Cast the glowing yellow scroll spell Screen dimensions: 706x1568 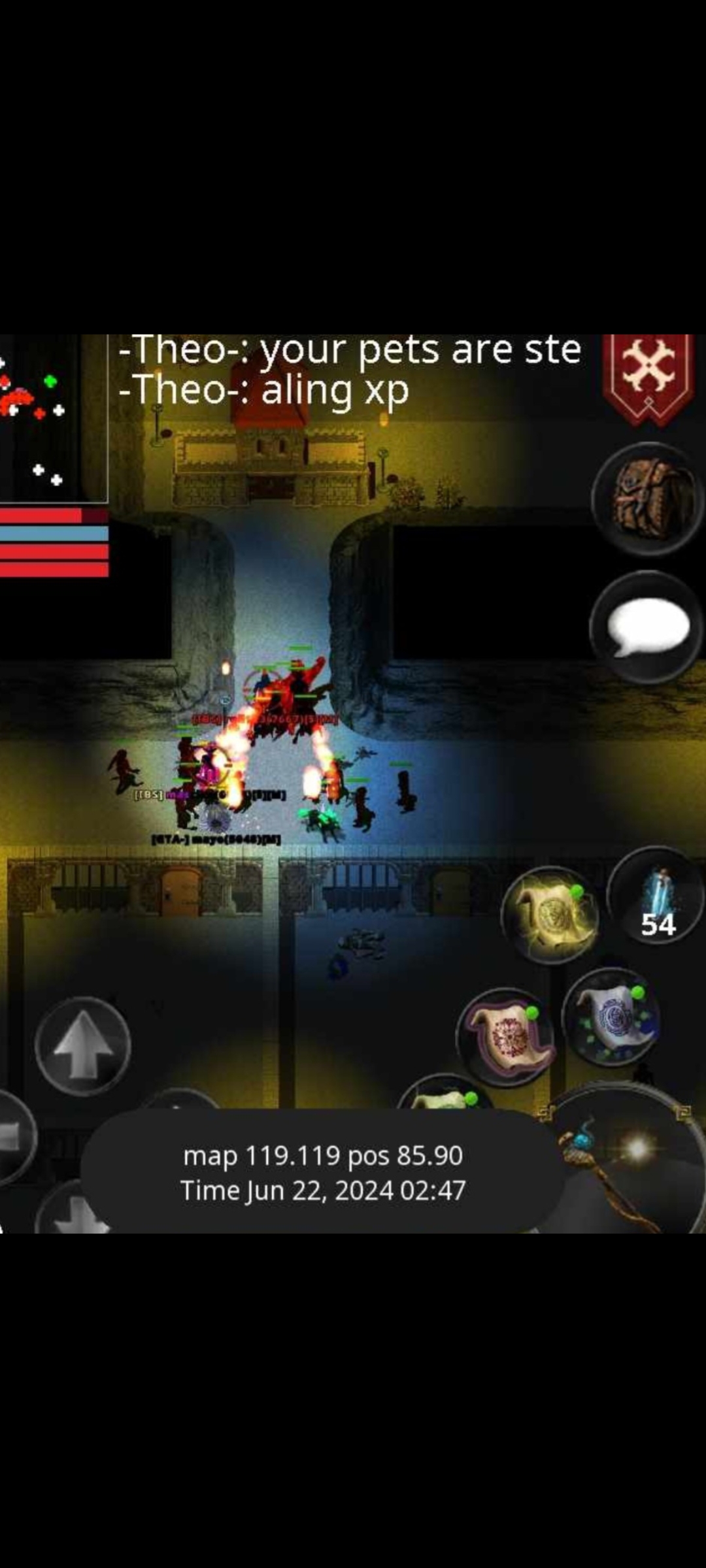(x=550, y=915)
